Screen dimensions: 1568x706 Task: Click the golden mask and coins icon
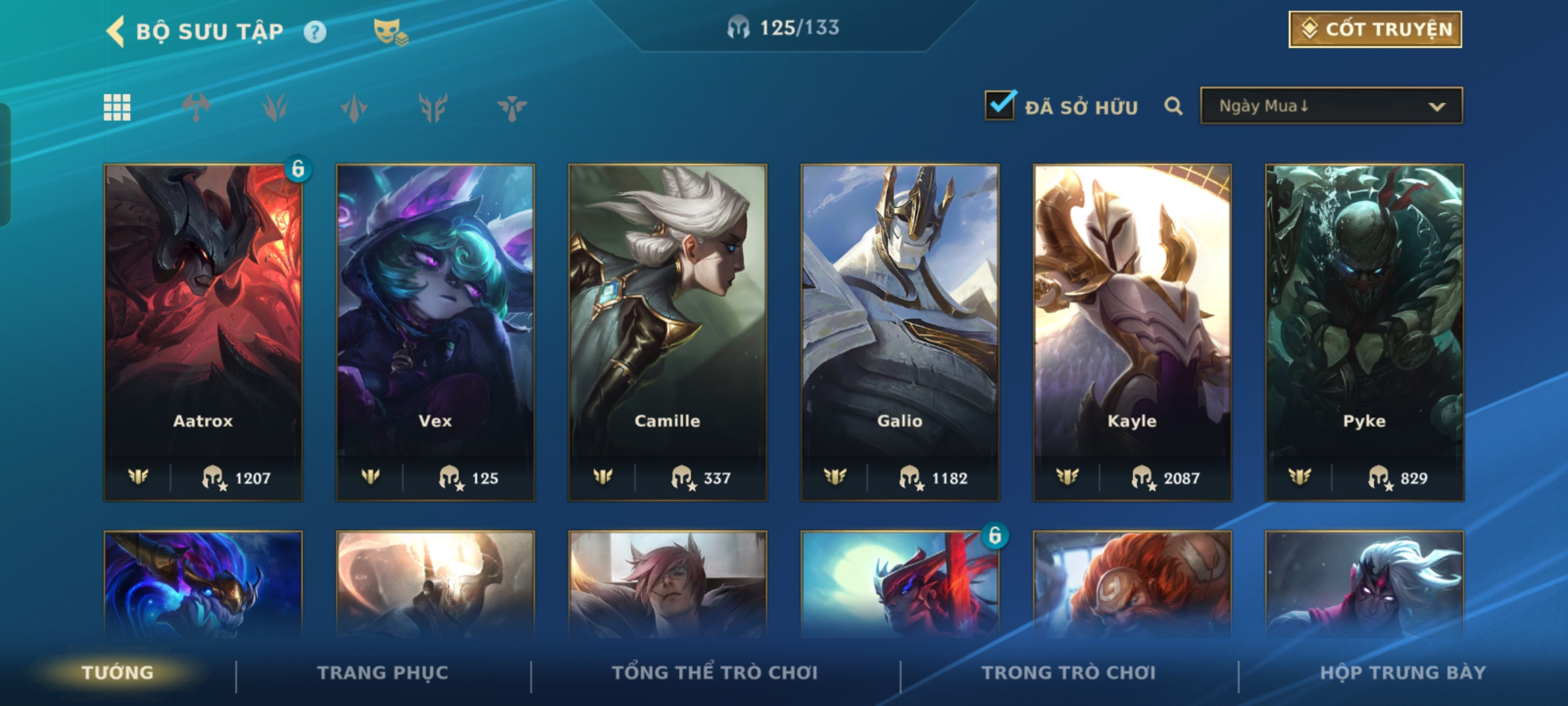tap(390, 31)
